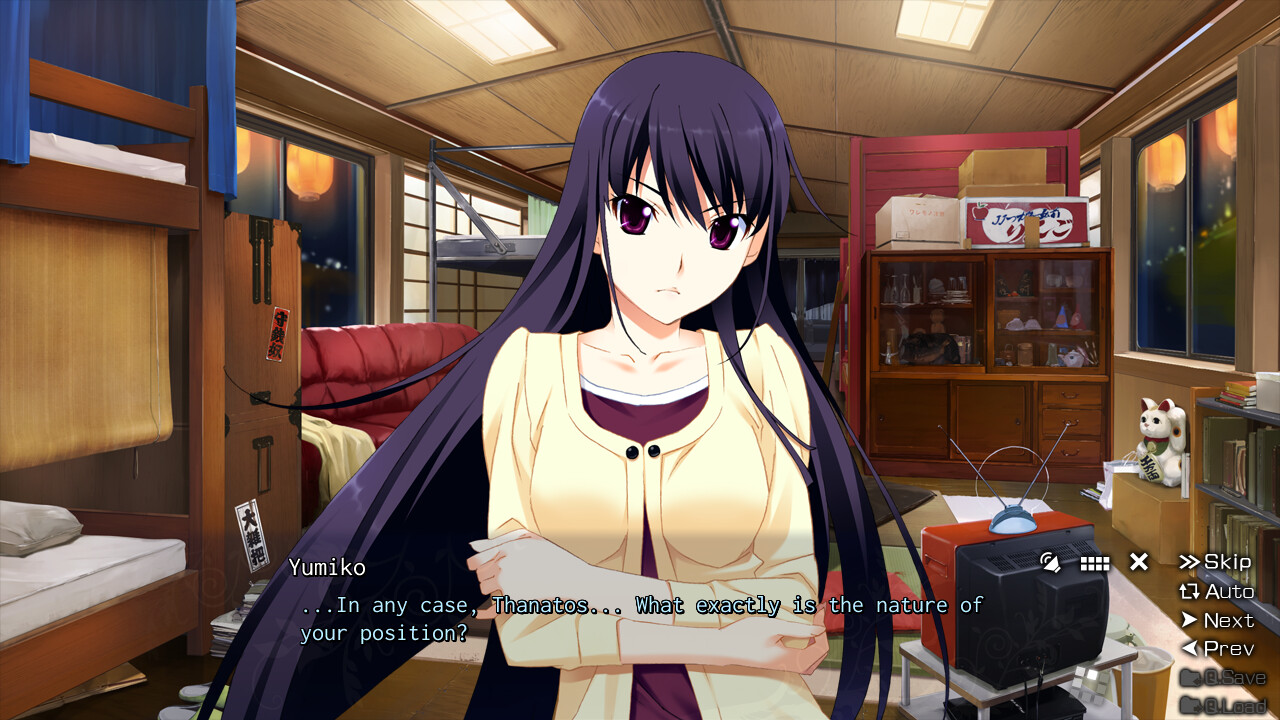Replay the voice line with the speaker icon
The height and width of the screenshot is (720, 1280).
[1050, 562]
